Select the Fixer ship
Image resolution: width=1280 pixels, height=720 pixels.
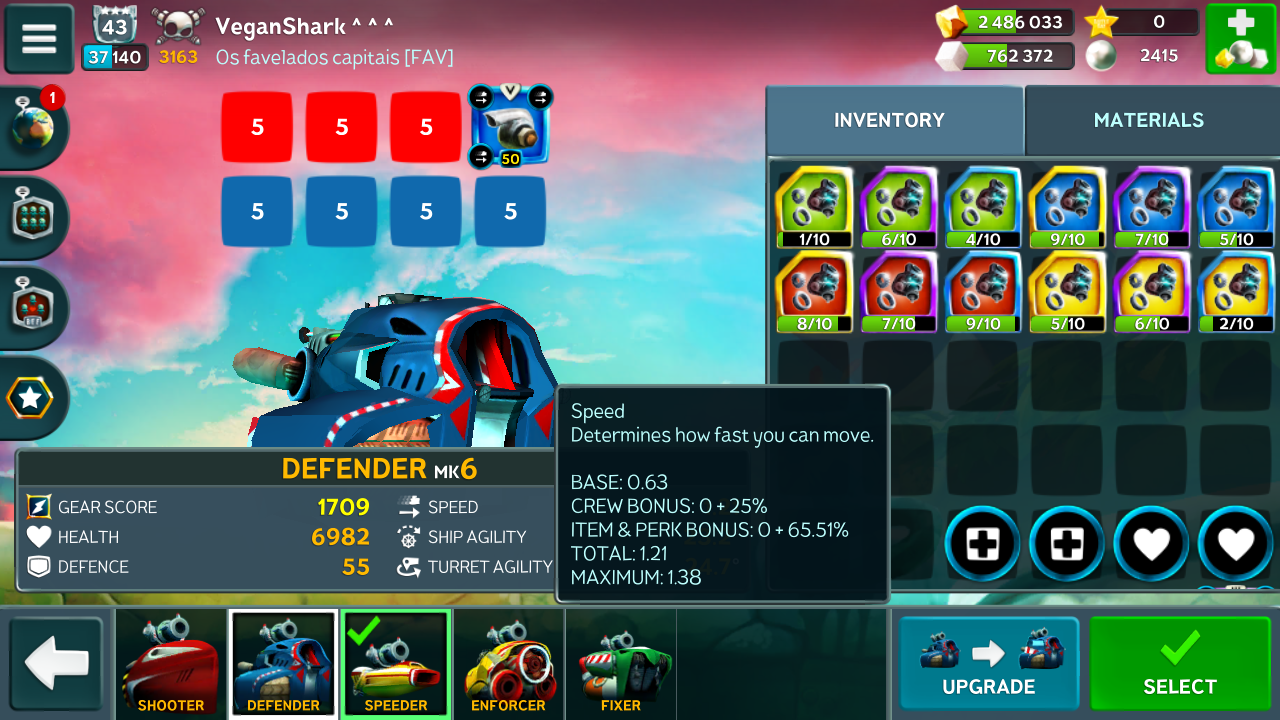pyautogui.click(x=621, y=664)
